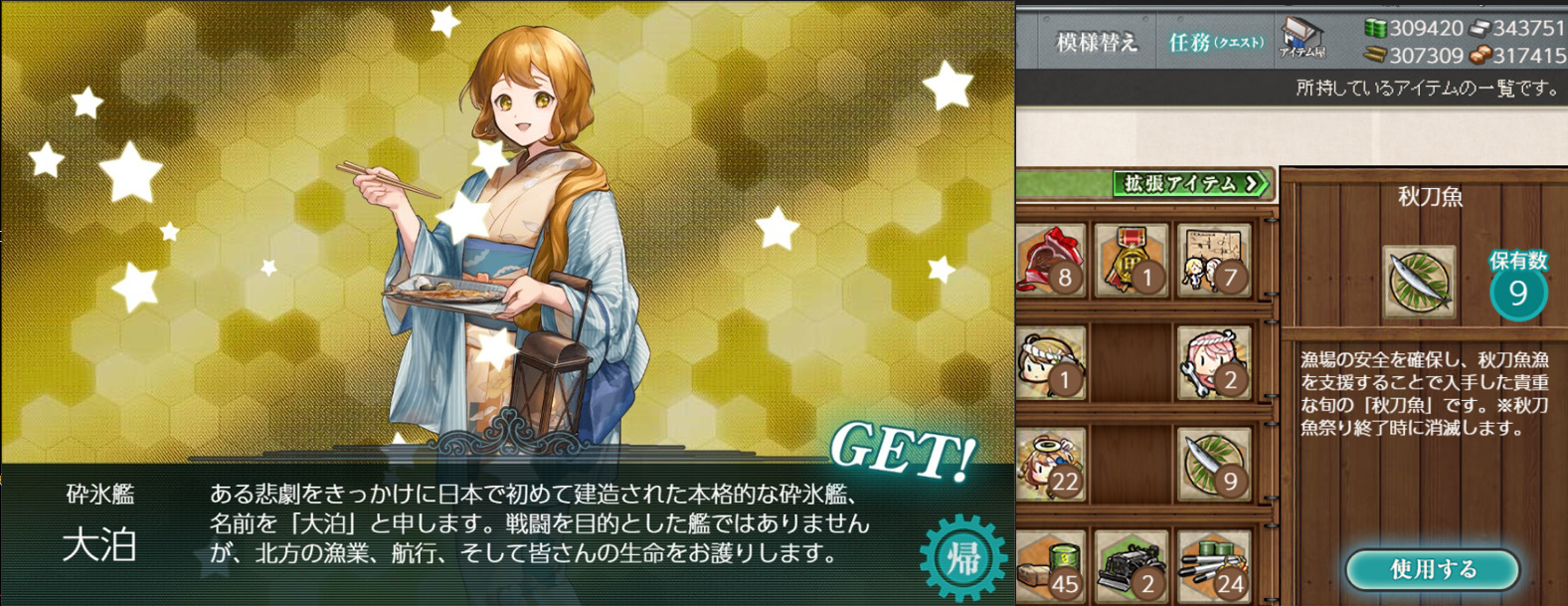
Task: Click the 帰 return gear button
Action: 961,557
